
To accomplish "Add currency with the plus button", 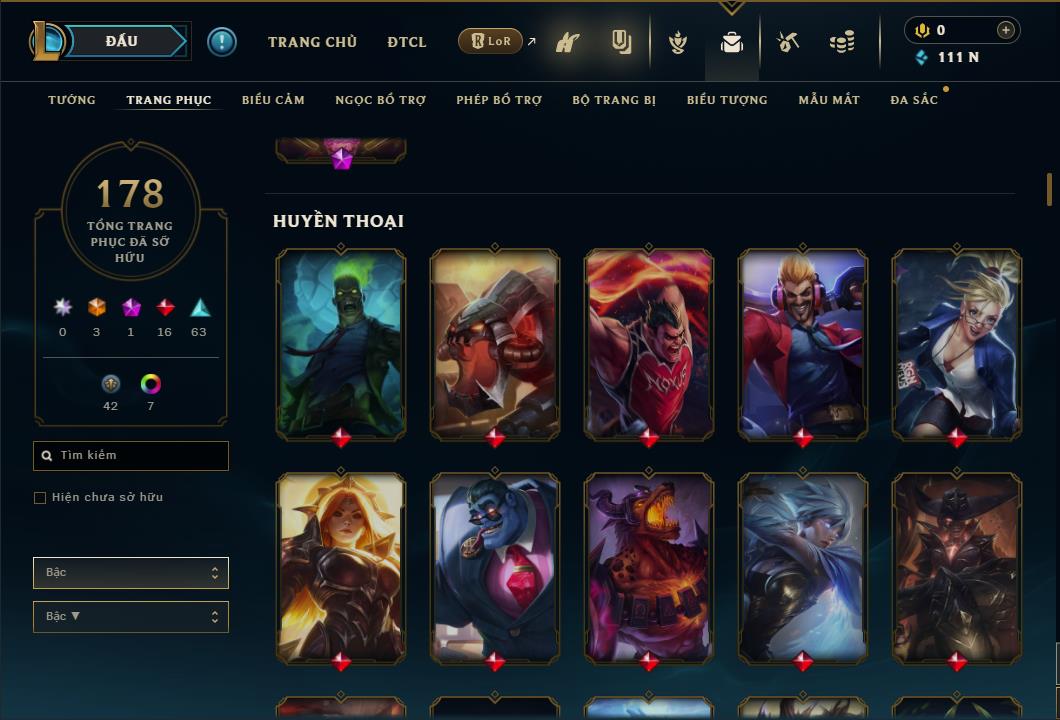I will (x=1005, y=30).
